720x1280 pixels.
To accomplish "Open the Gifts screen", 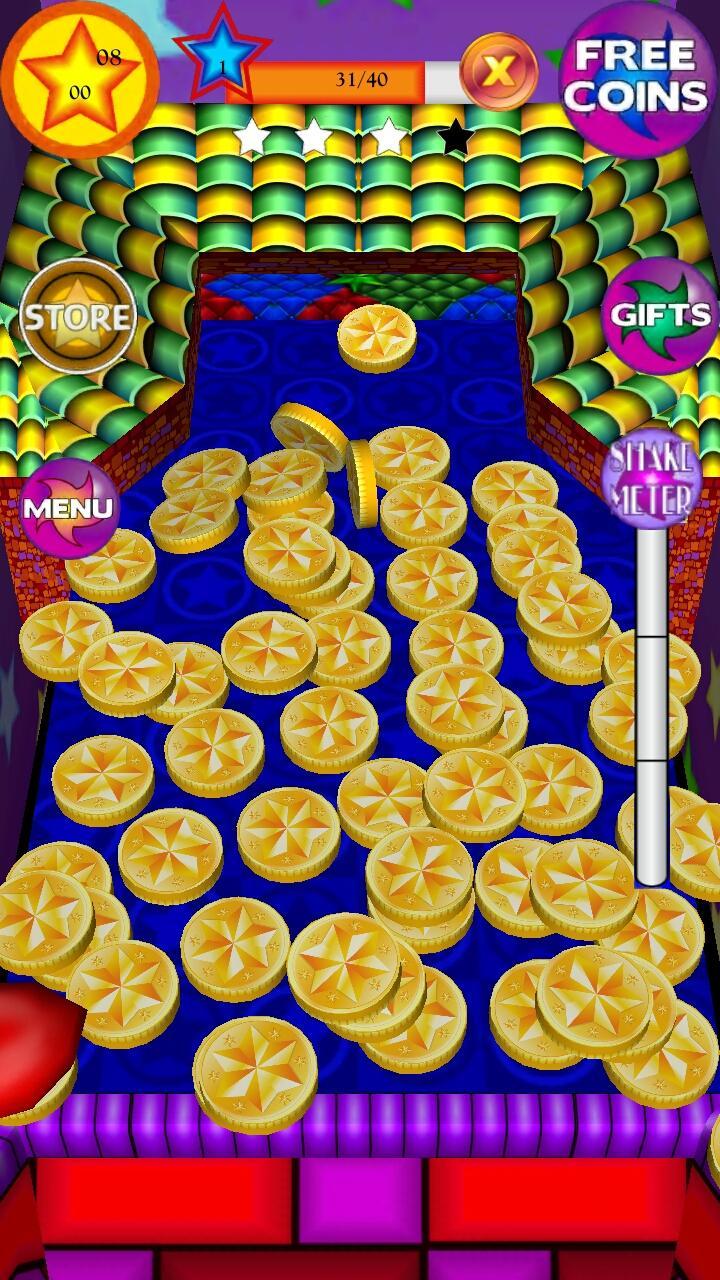I will [x=660, y=315].
